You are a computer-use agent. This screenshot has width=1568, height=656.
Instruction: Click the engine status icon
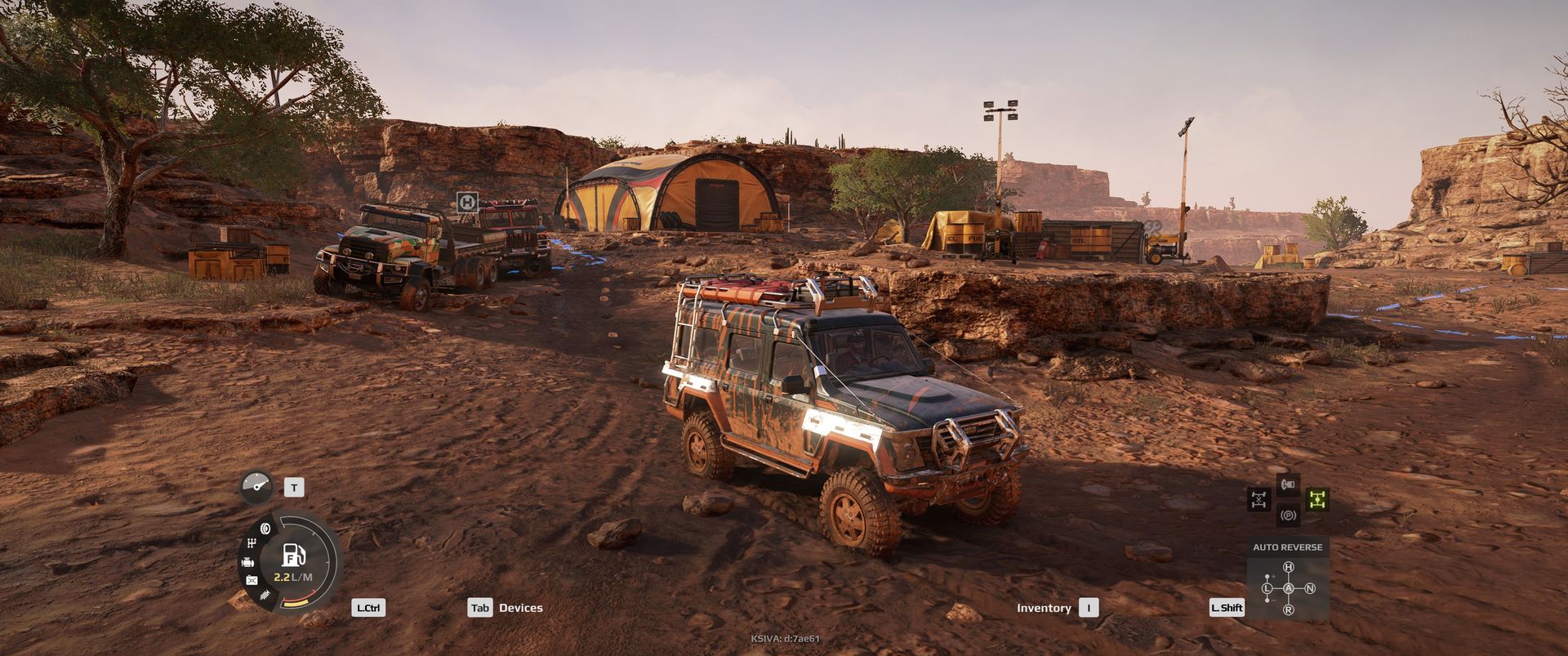247,562
